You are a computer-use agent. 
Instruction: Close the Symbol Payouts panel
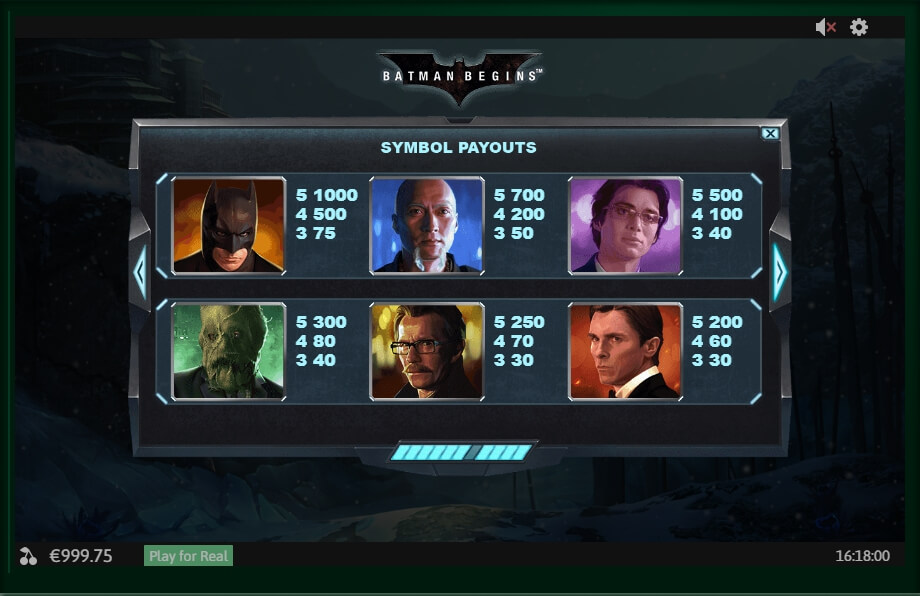click(x=770, y=134)
